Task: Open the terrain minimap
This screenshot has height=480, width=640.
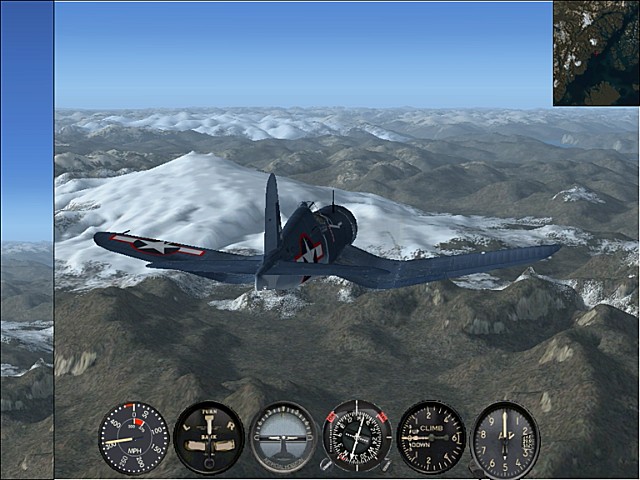Action: [x=596, y=53]
